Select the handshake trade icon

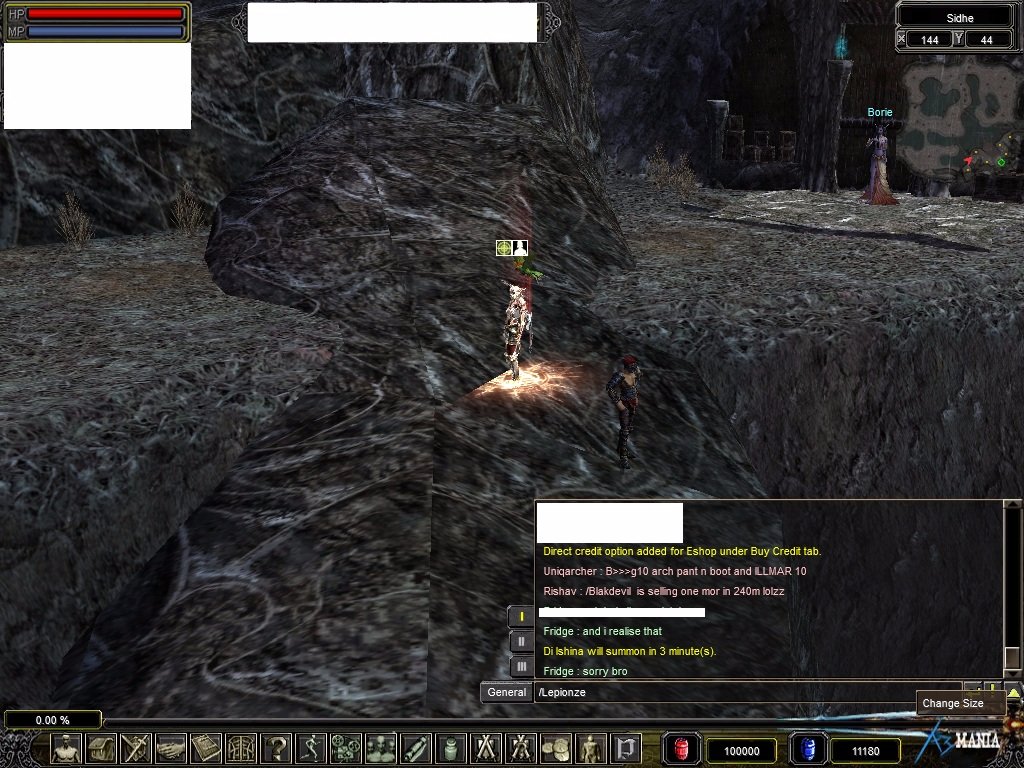point(171,748)
